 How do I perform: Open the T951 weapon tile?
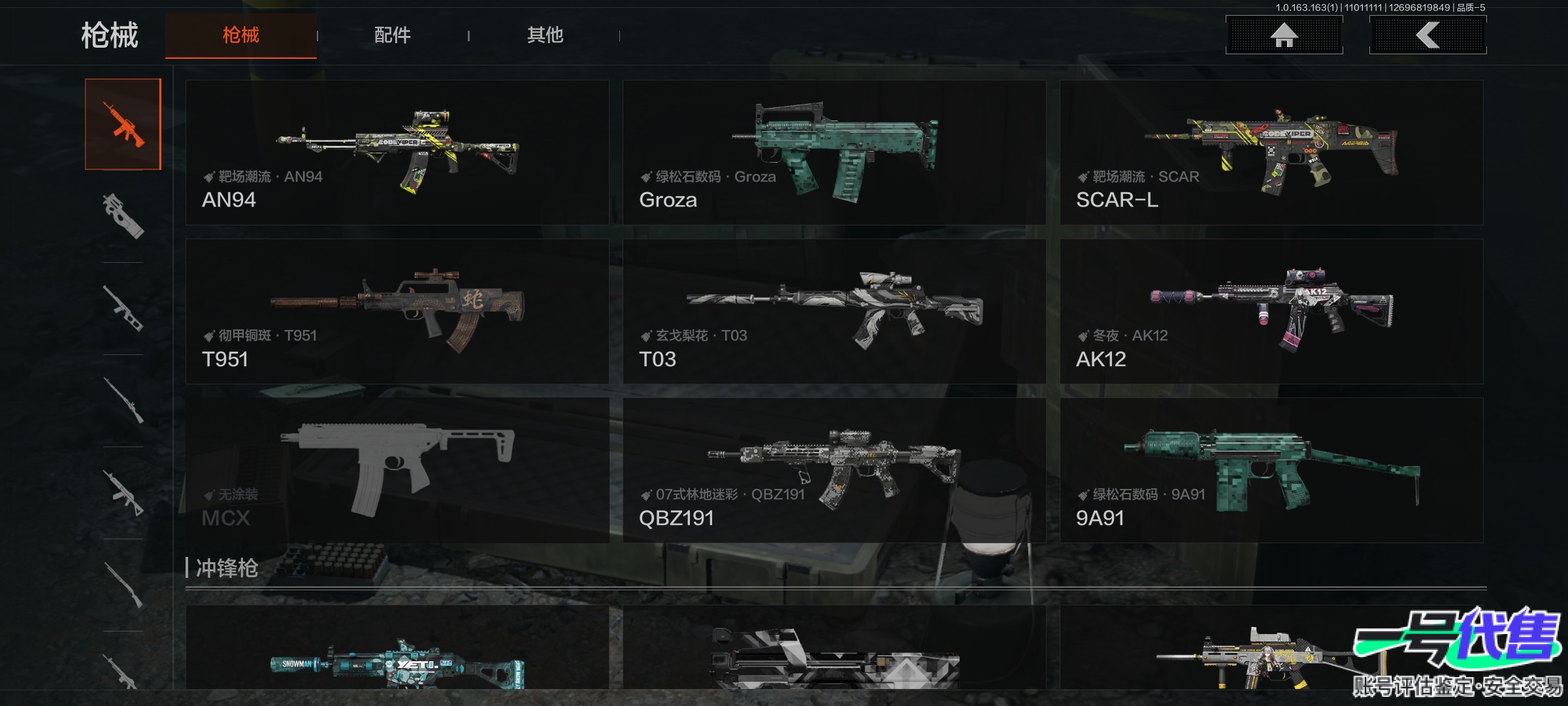pyautogui.click(x=397, y=312)
